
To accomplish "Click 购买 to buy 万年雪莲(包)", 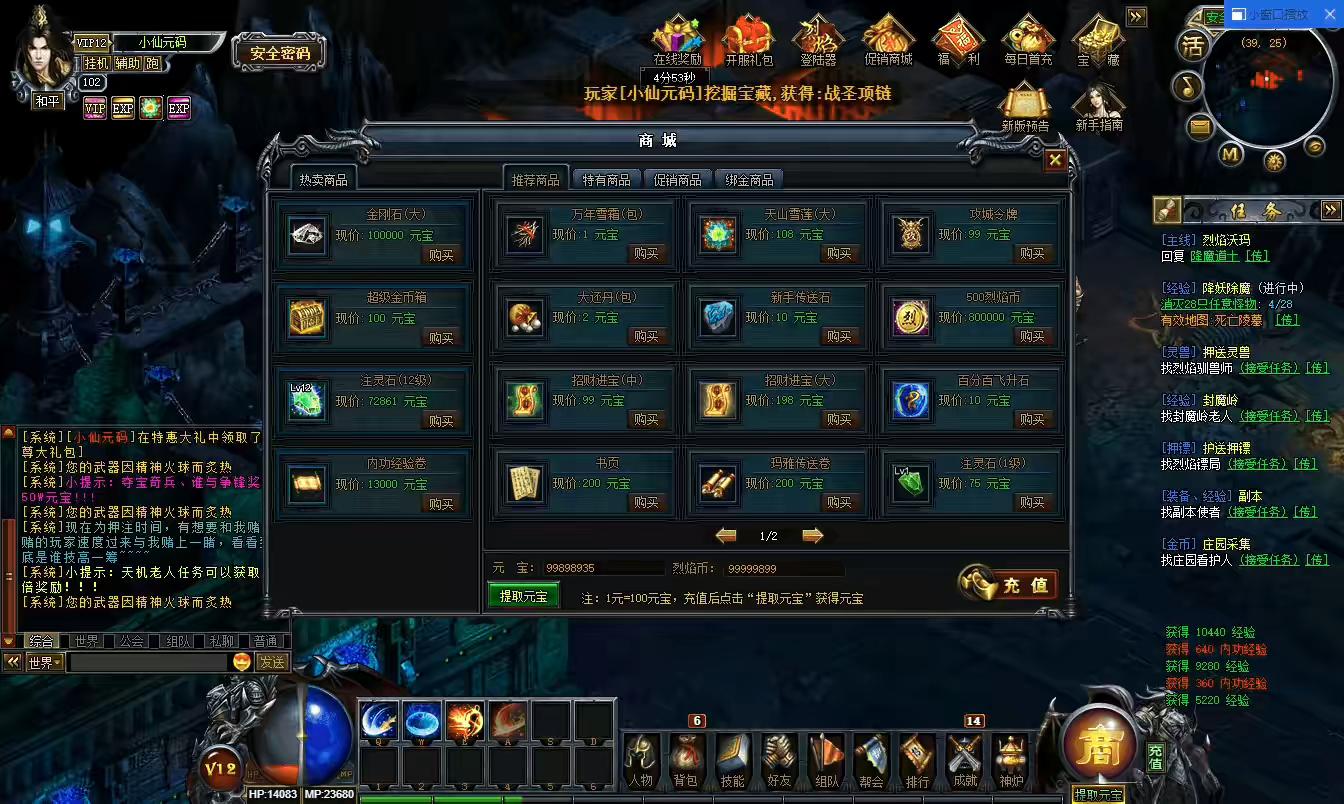I will pos(647,253).
